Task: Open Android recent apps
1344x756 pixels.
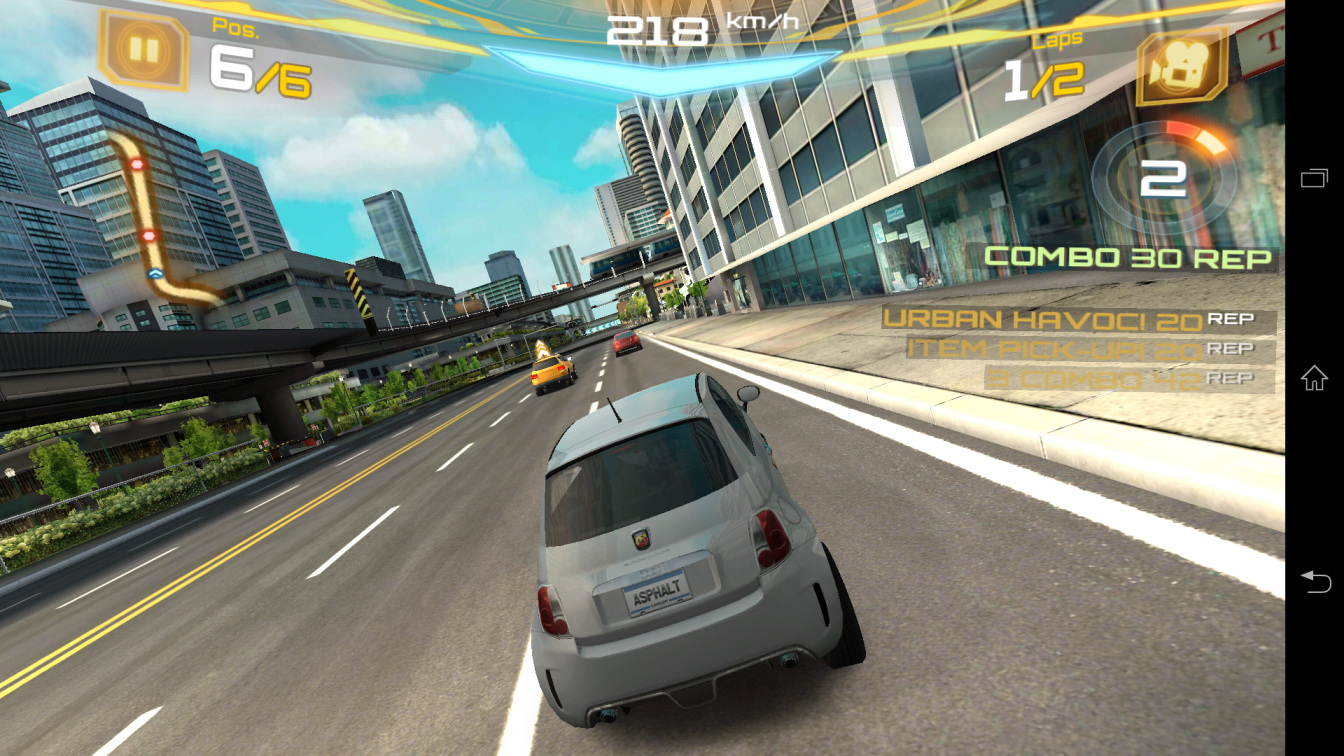Action: point(1314,179)
